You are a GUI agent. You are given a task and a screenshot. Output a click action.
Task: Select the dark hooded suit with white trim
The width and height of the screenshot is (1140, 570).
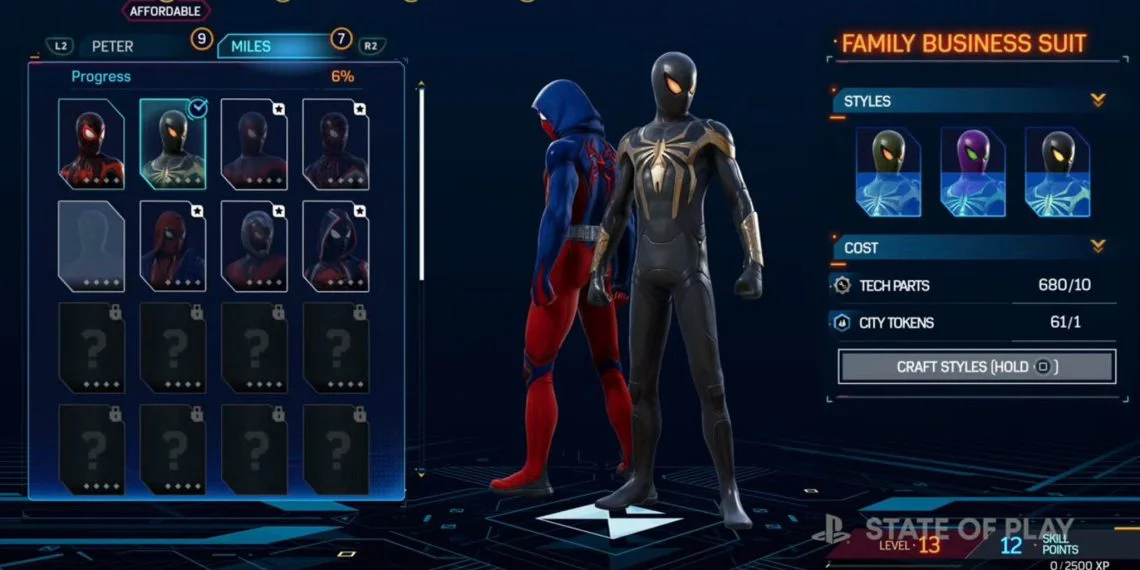tap(336, 246)
